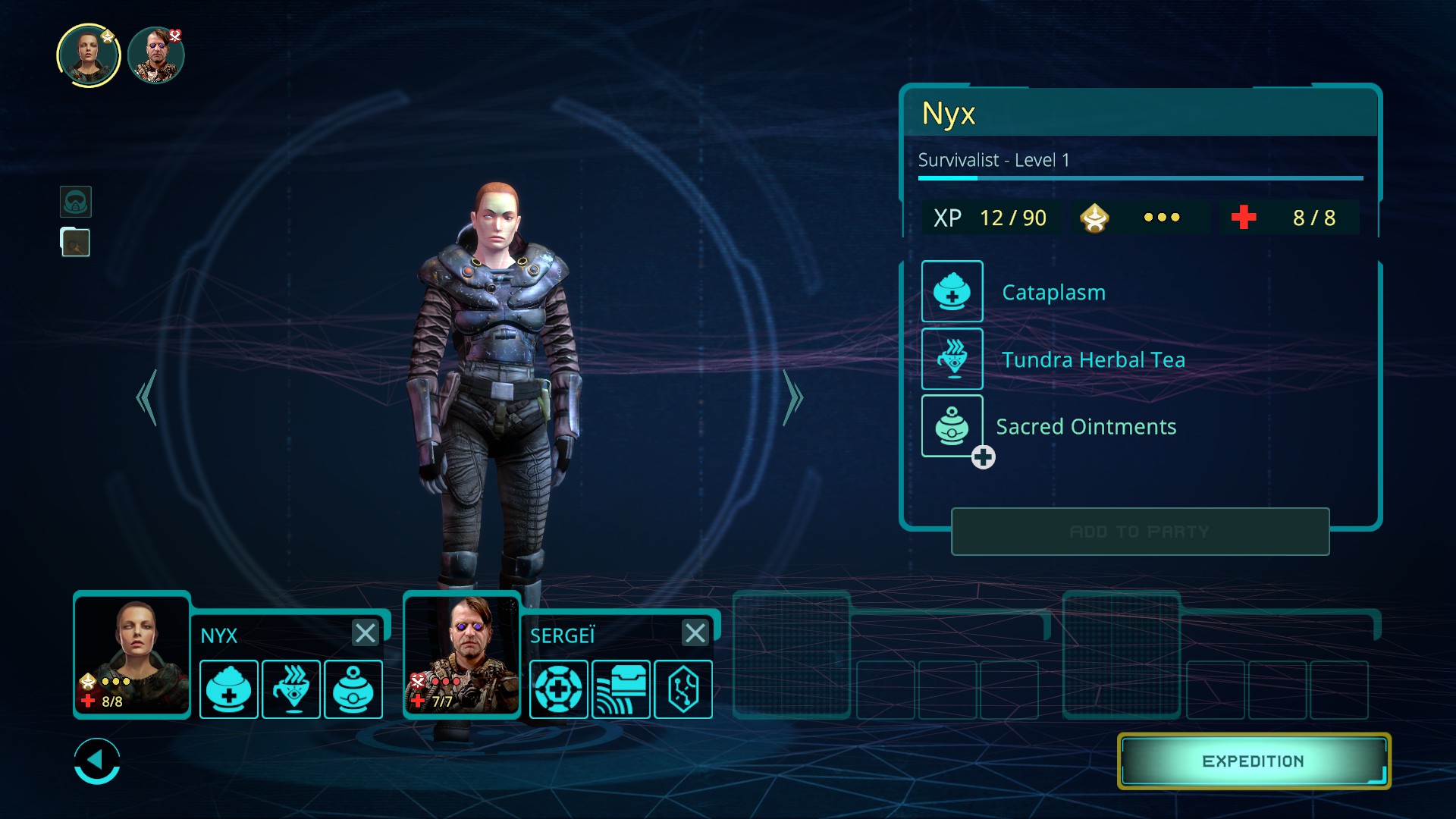The height and width of the screenshot is (819, 1456).
Task: Show the previous character with left chevron
Action: click(x=147, y=397)
